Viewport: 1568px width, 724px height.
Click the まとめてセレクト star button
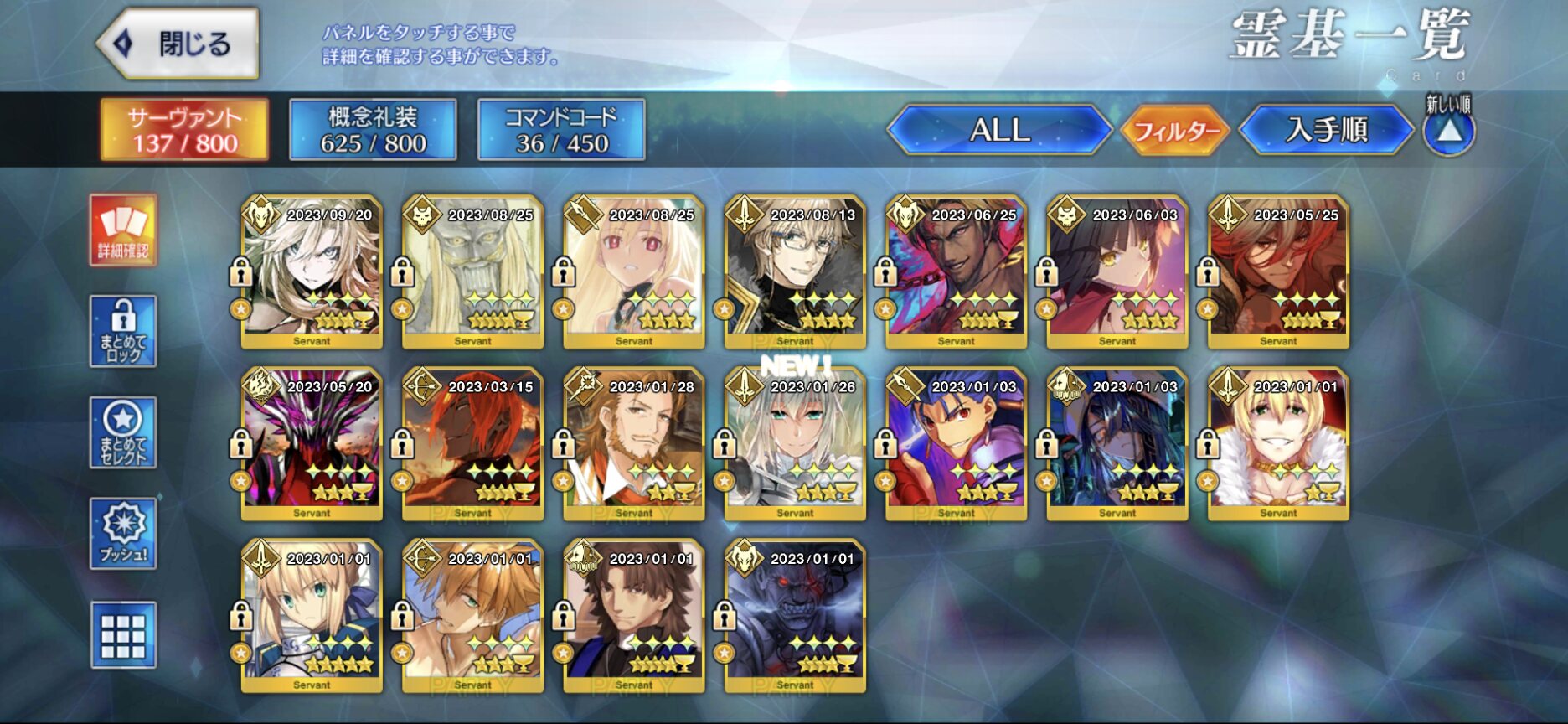click(123, 432)
